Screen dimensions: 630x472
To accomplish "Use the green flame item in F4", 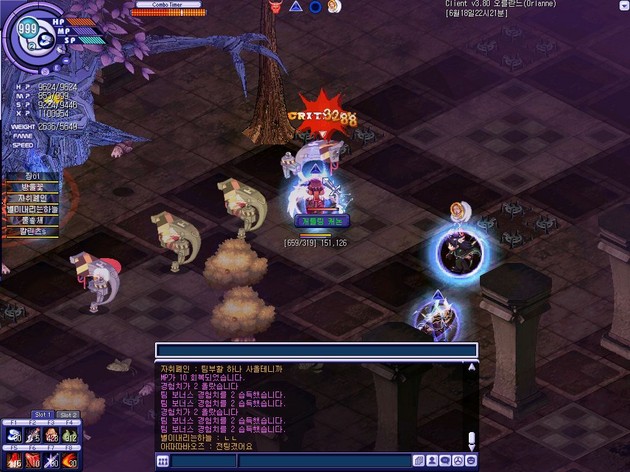I will (x=70, y=433).
